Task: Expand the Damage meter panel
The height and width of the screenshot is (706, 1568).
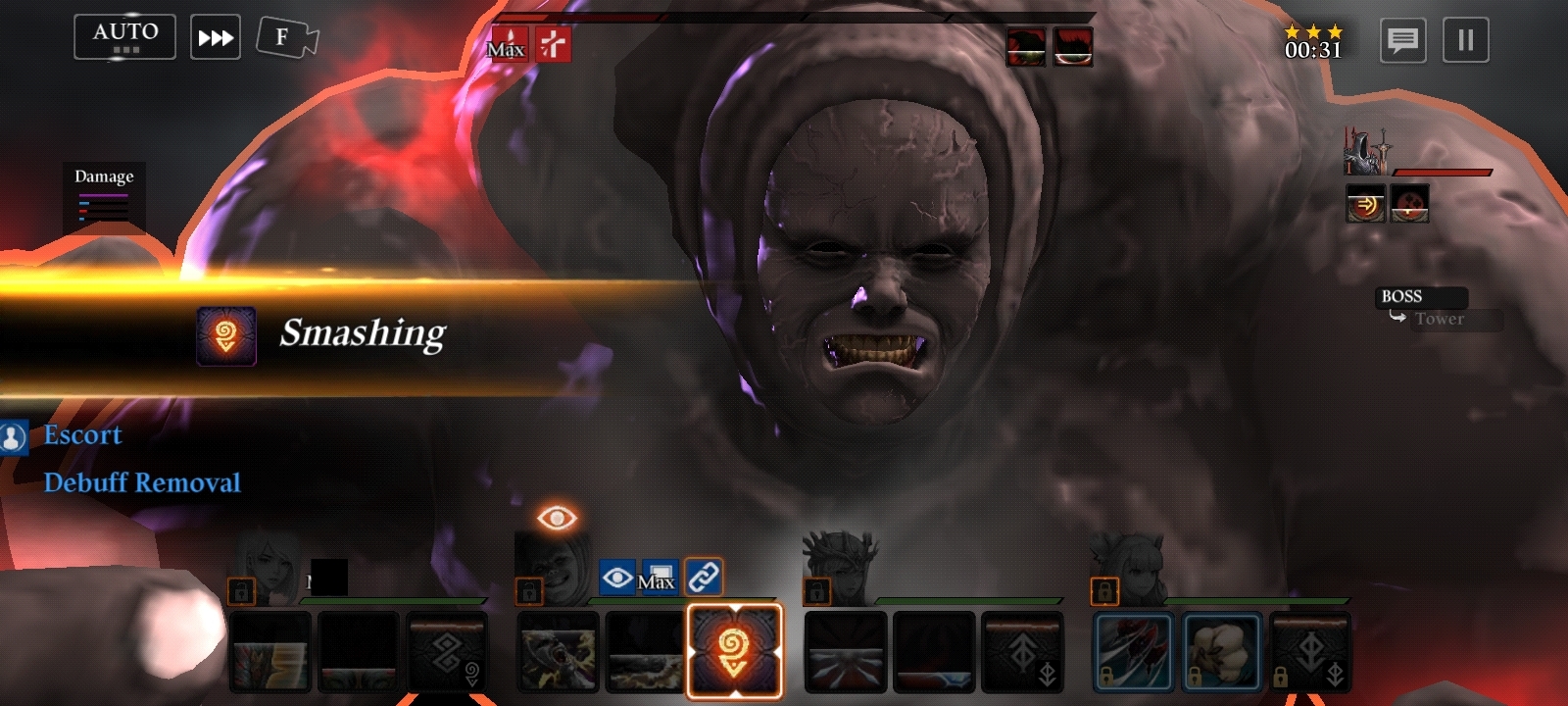Action: point(104,196)
